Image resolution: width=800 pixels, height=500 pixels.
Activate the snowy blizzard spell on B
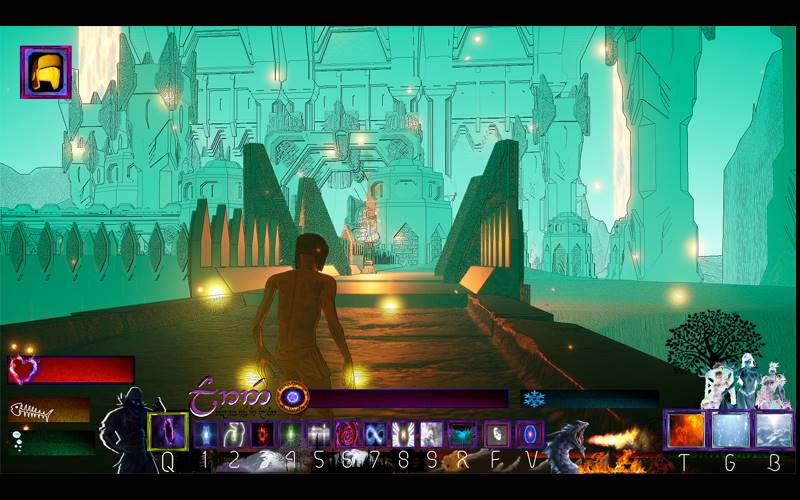click(773, 430)
